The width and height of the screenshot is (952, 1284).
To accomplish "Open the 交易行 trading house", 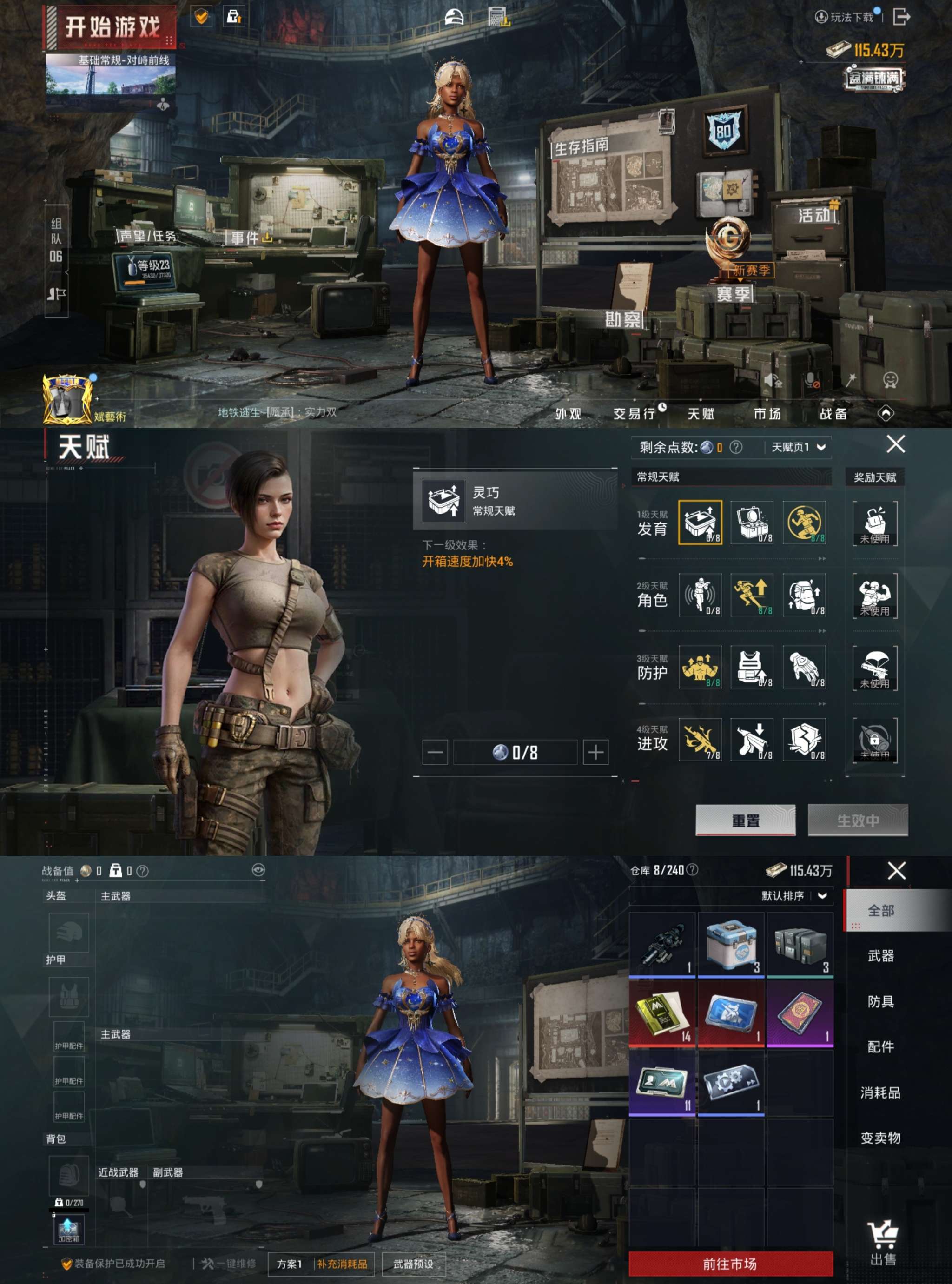I will click(x=635, y=413).
